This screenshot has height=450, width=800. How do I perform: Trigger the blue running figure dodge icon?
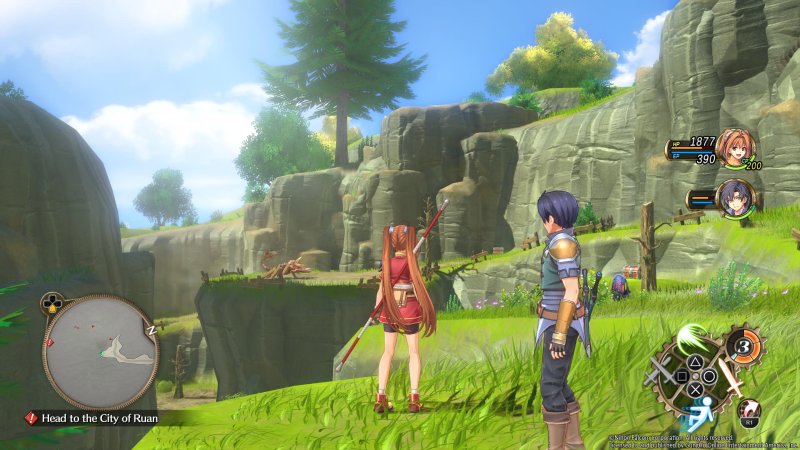tap(696, 411)
